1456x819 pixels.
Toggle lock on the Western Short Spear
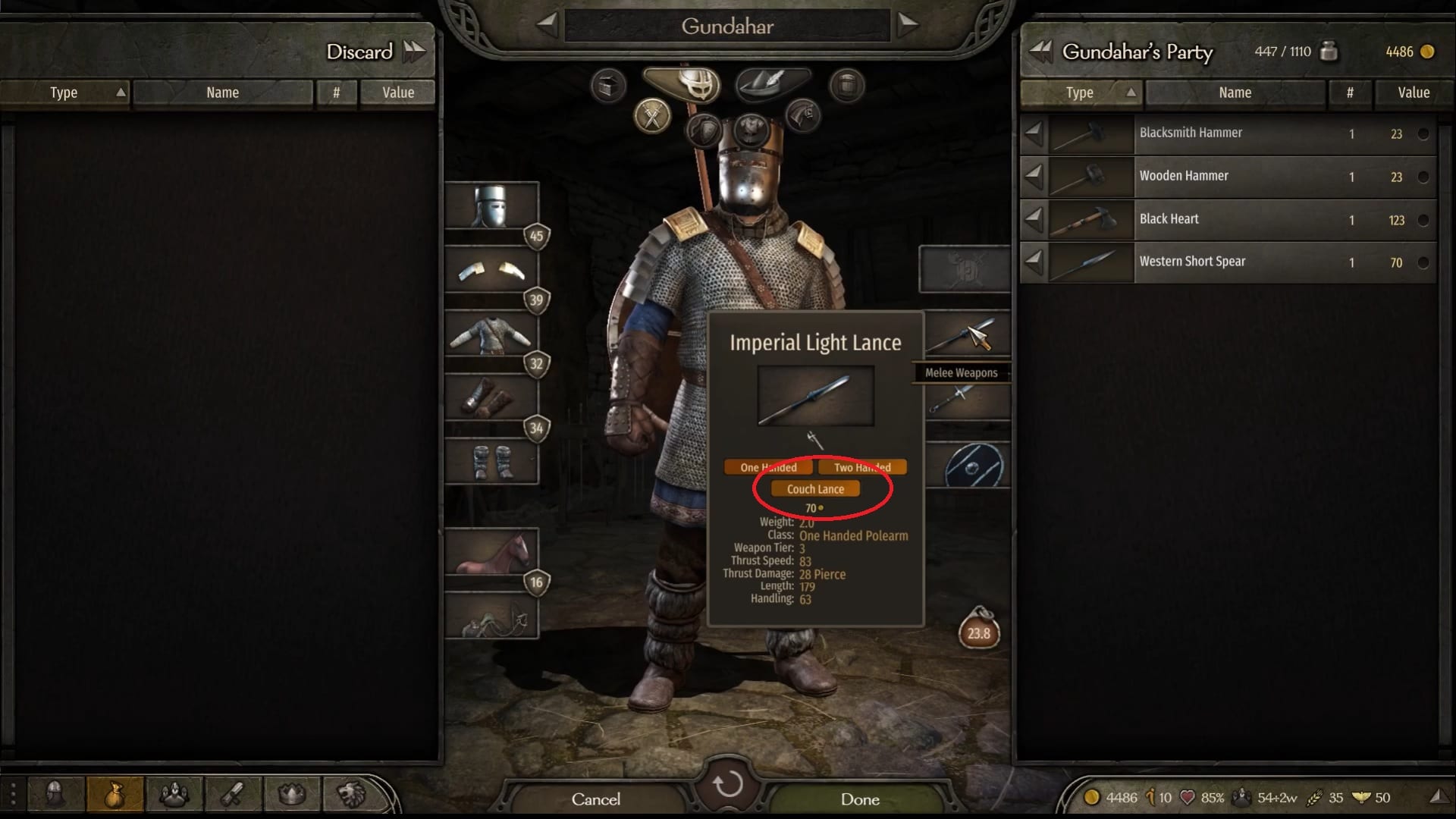(x=1425, y=262)
